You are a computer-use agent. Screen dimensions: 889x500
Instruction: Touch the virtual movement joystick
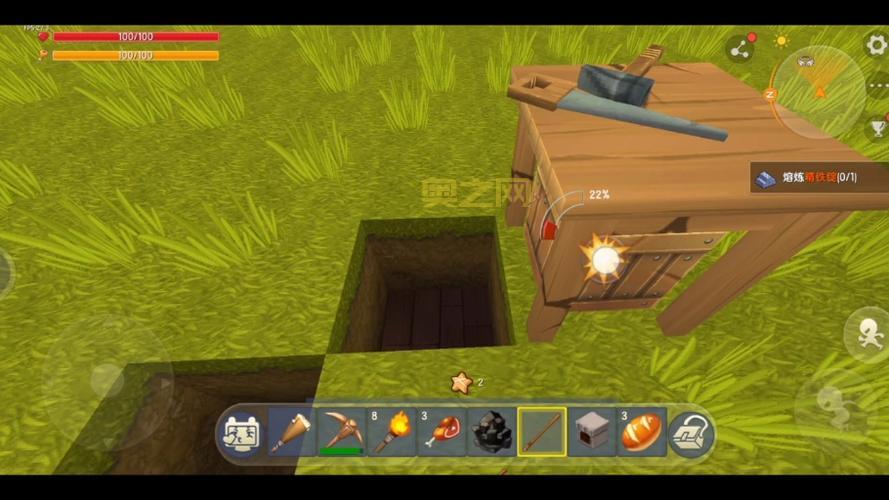pos(106,377)
